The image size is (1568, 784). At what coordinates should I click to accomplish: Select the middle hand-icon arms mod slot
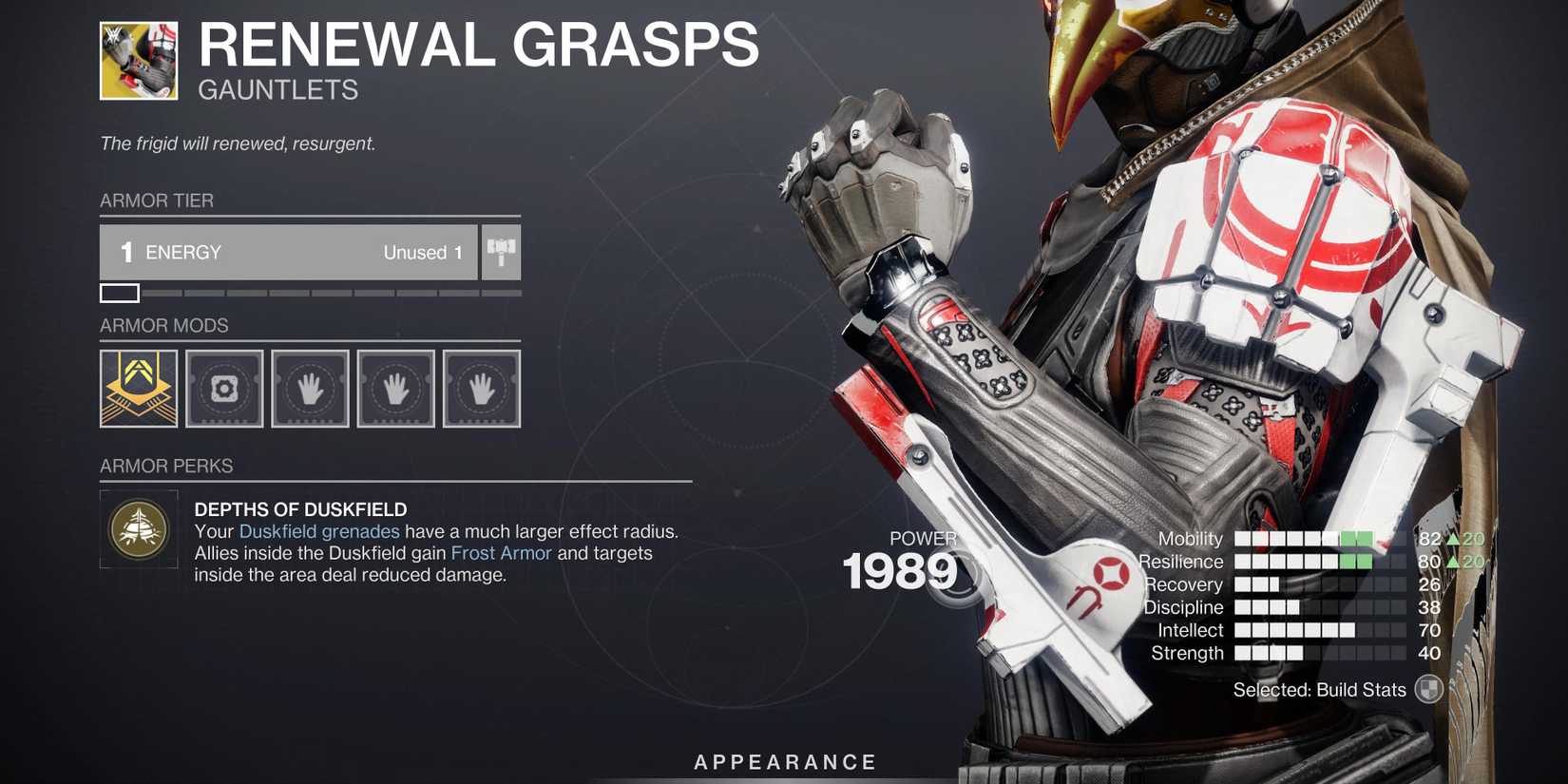pos(395,389)
